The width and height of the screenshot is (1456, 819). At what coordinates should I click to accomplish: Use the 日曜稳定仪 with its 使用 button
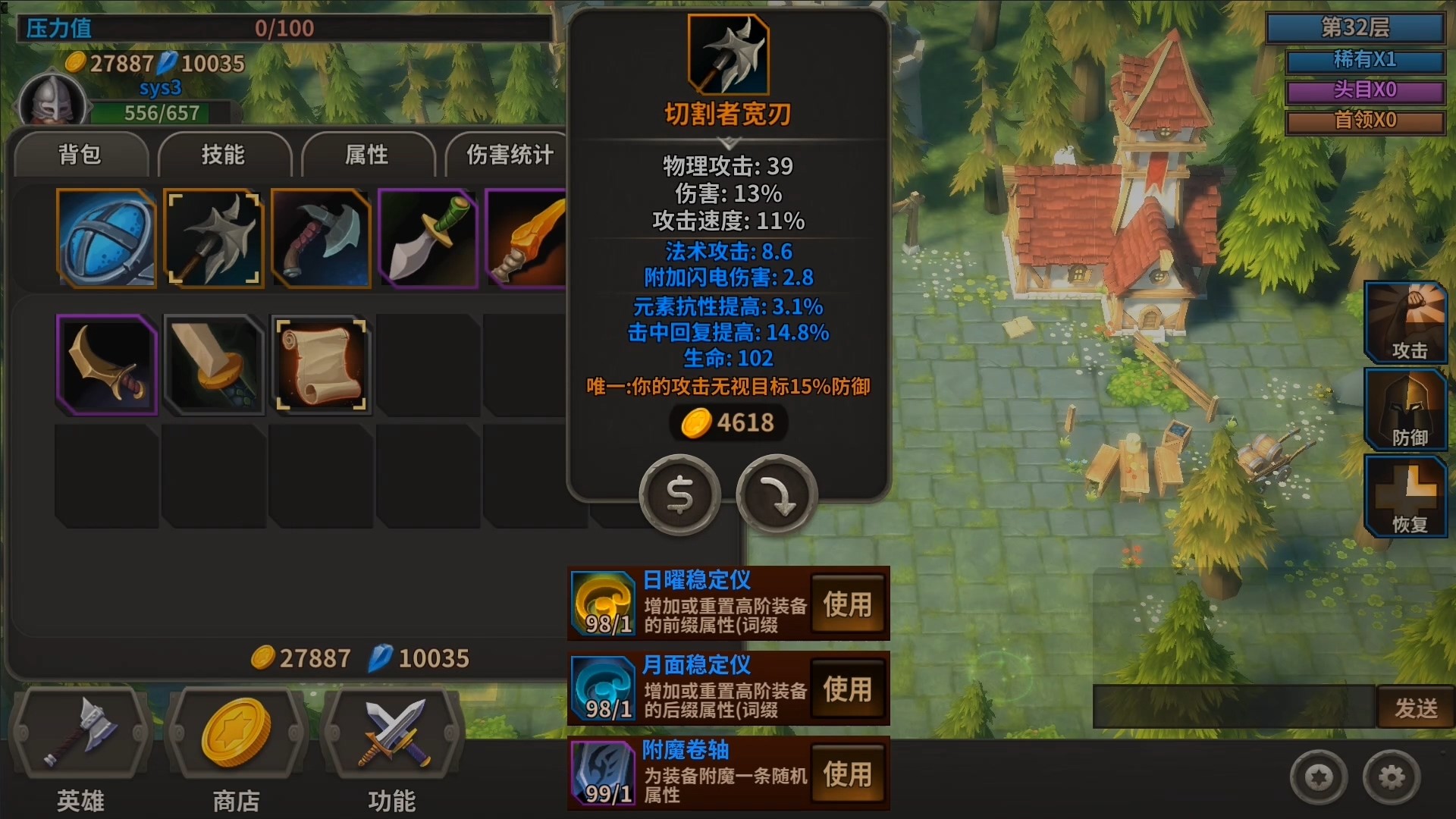(x=849, y=604)
